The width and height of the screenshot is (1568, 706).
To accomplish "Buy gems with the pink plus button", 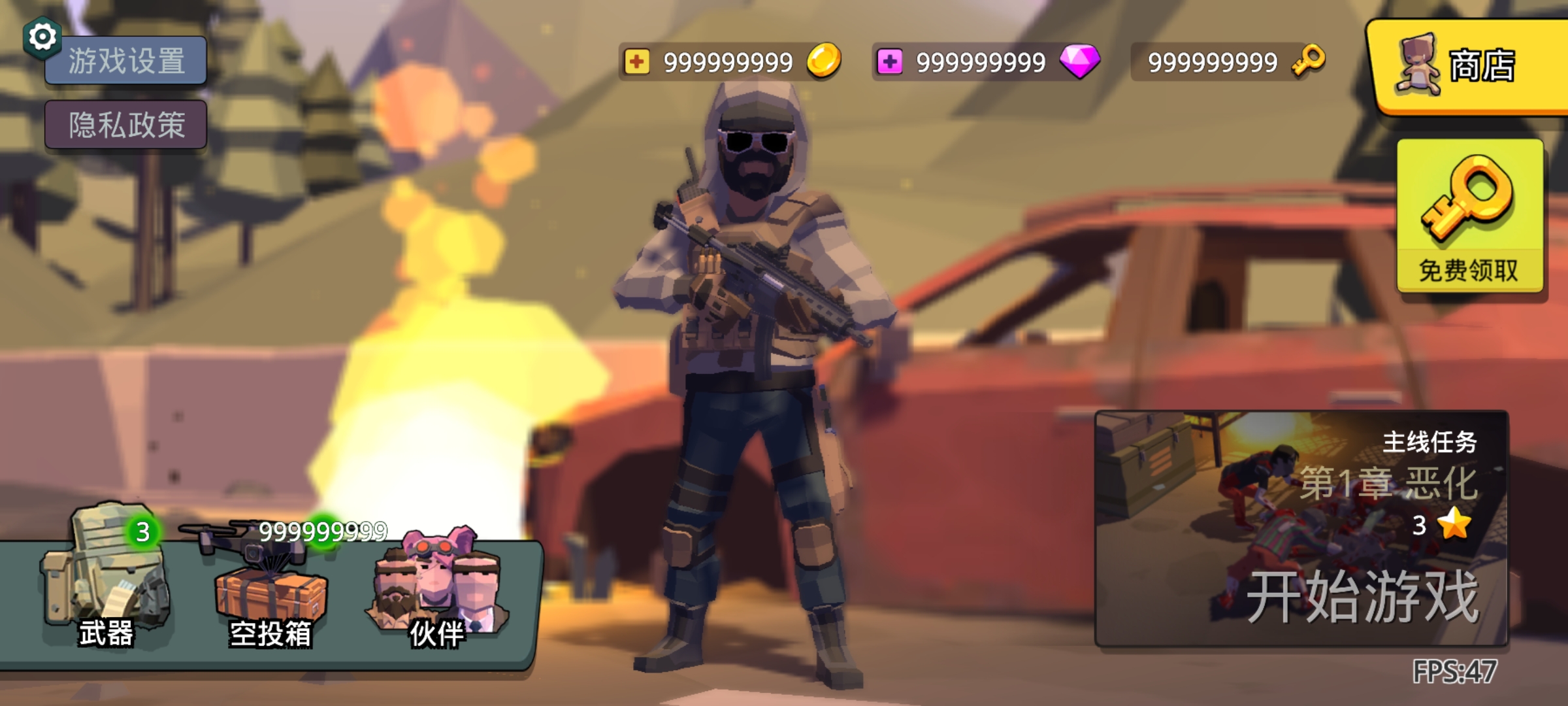I will (889, 62).
